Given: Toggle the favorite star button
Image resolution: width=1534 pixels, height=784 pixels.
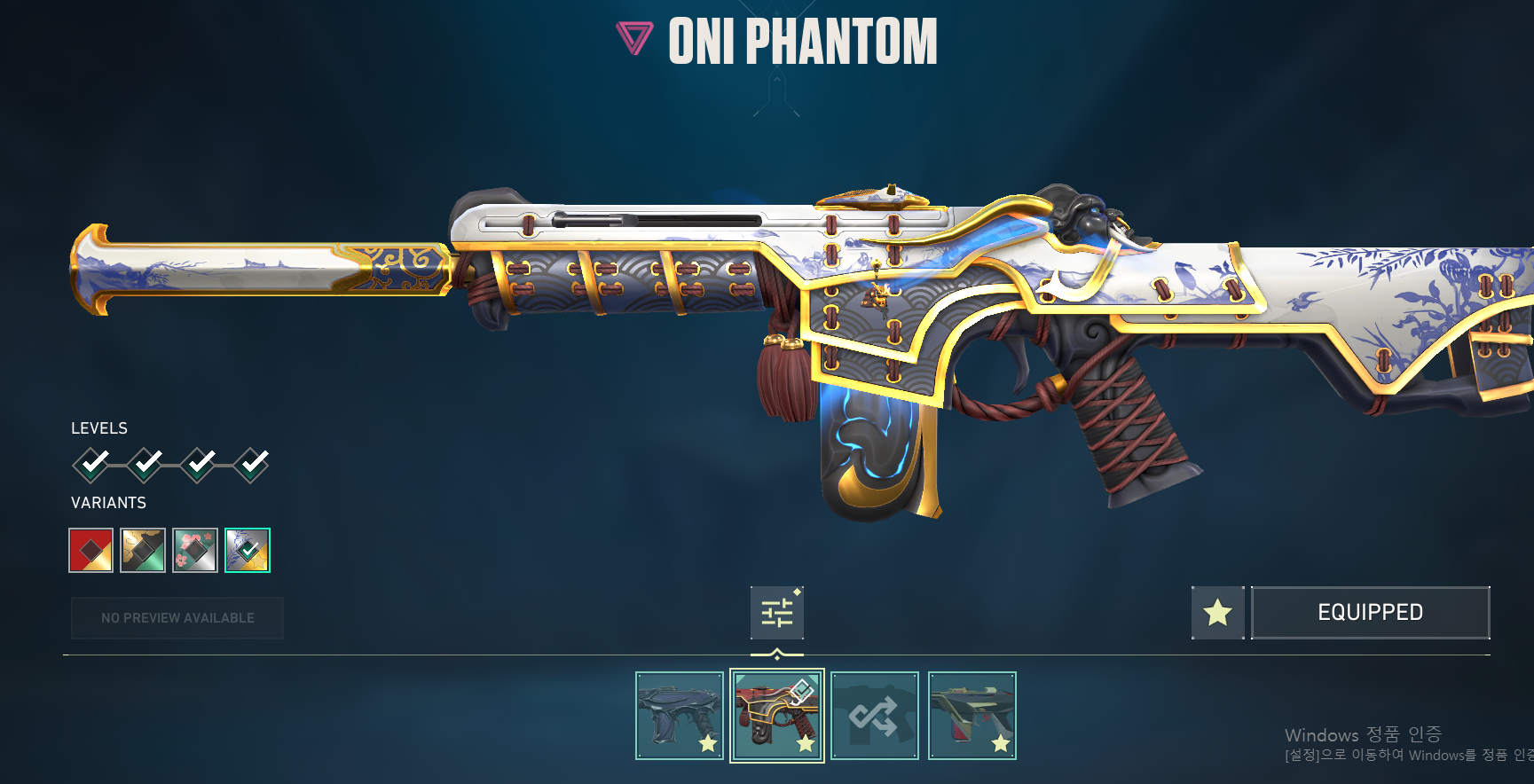Looking at the screenshot, I should (1217, 613).
